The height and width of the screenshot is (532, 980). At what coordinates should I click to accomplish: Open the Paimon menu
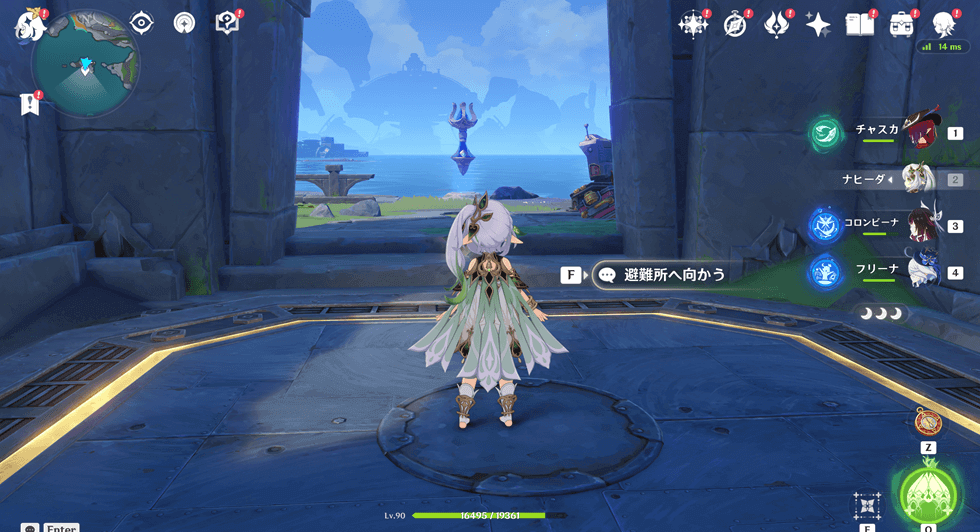click(x=29, y=25)
